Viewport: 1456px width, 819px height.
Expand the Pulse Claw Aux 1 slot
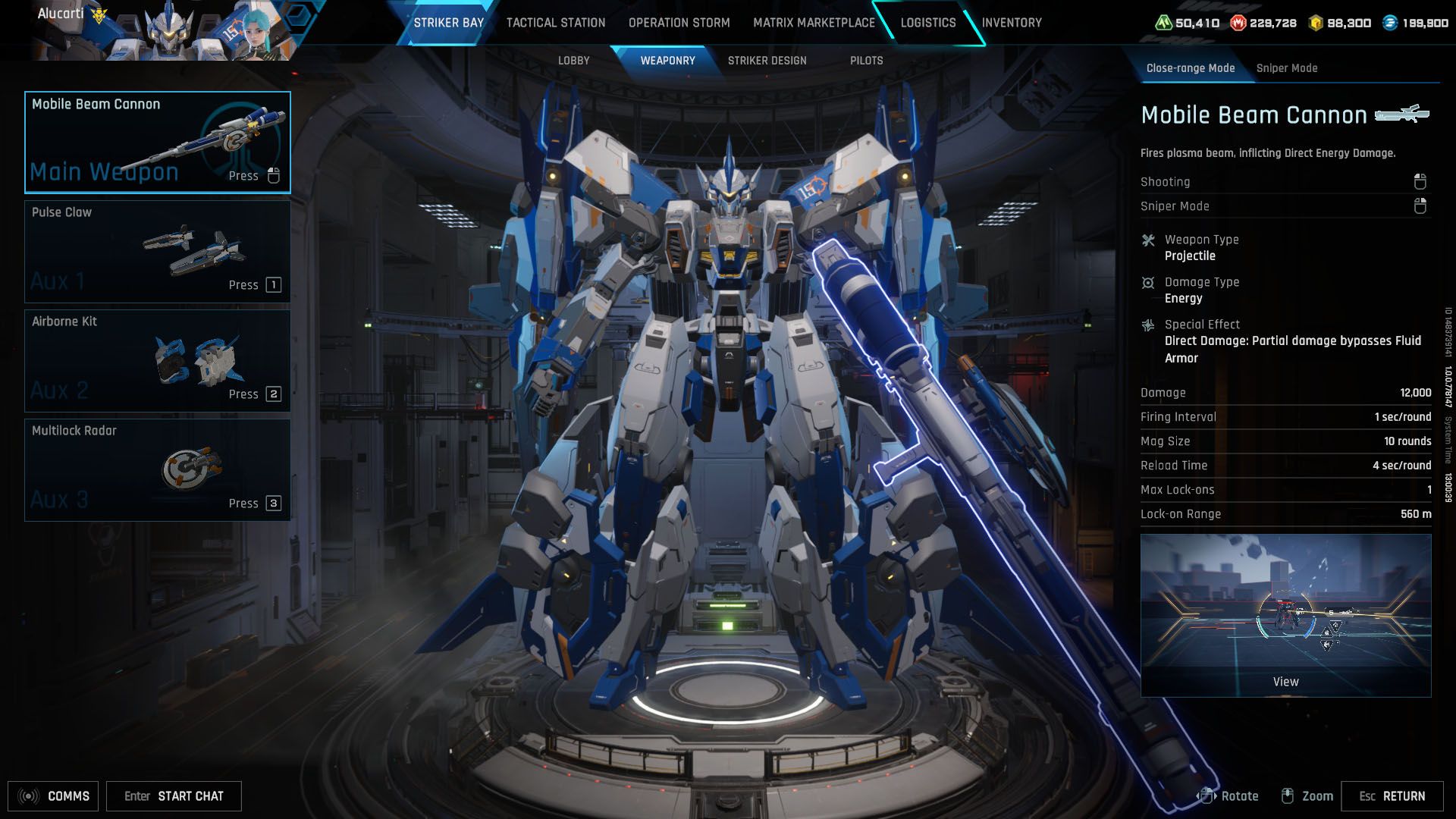pyautogui.click(x=156, y=250)
